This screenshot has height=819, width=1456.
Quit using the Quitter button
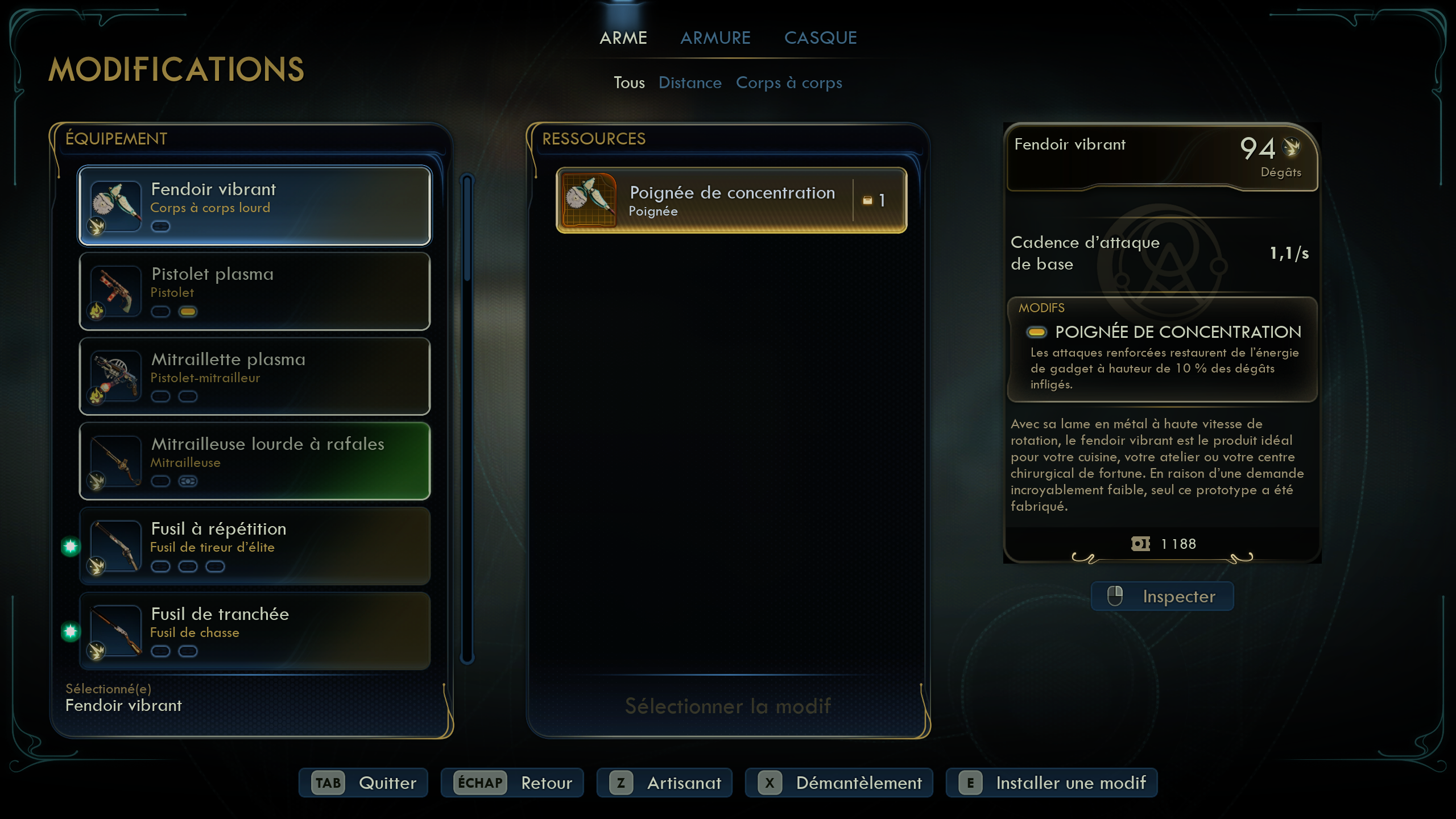coord(363,783)
